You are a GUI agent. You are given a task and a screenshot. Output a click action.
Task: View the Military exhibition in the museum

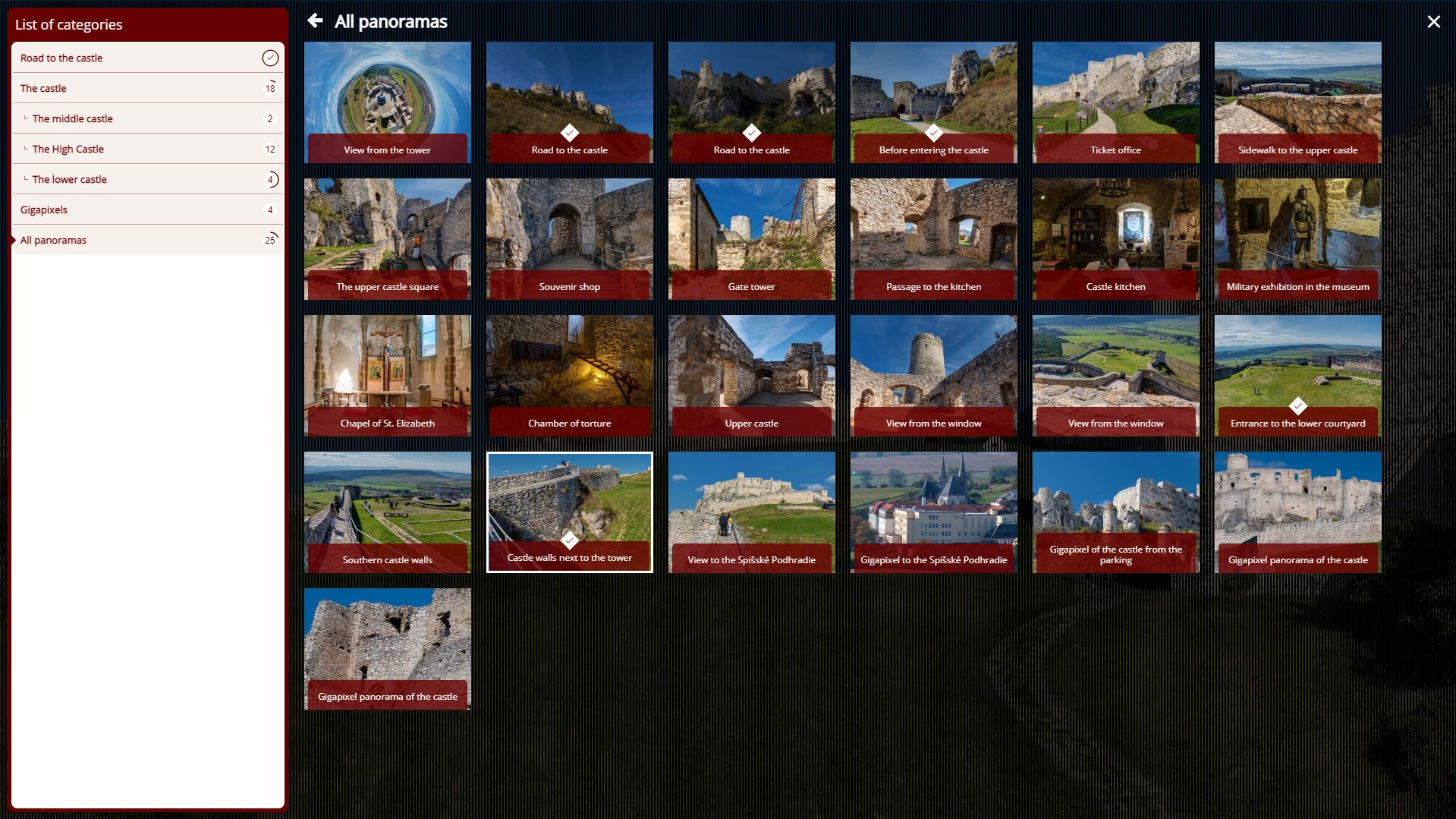(1297, 239)
